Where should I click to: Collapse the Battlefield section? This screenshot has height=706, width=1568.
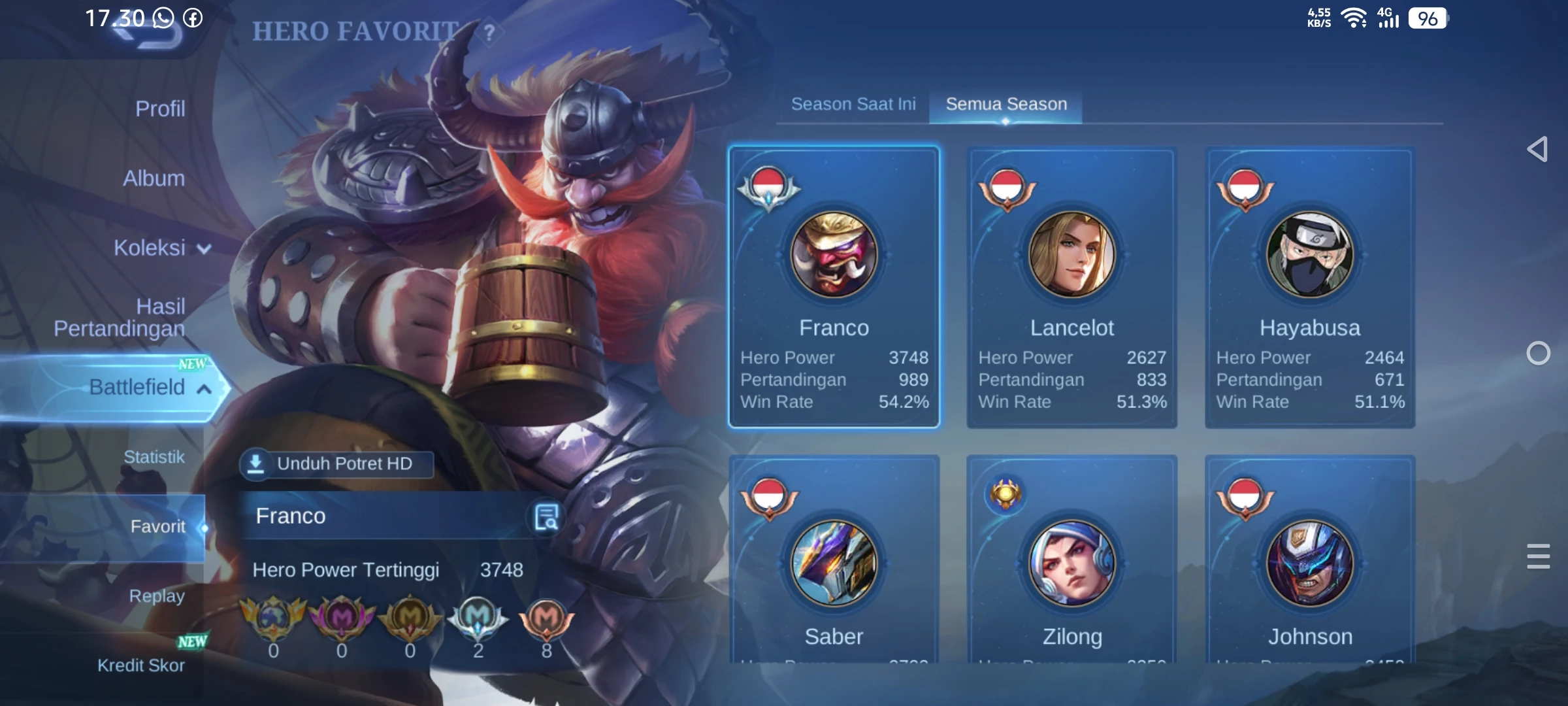click(204, 387)
